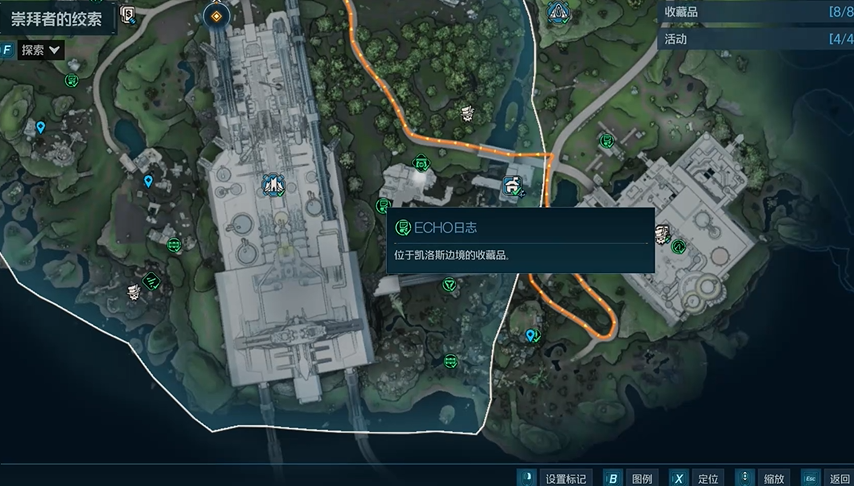The height and width of the screenshot is (486, 854).
Task: Click 返回 to go back
Action: pyautogui.click(x=826, y=478)
